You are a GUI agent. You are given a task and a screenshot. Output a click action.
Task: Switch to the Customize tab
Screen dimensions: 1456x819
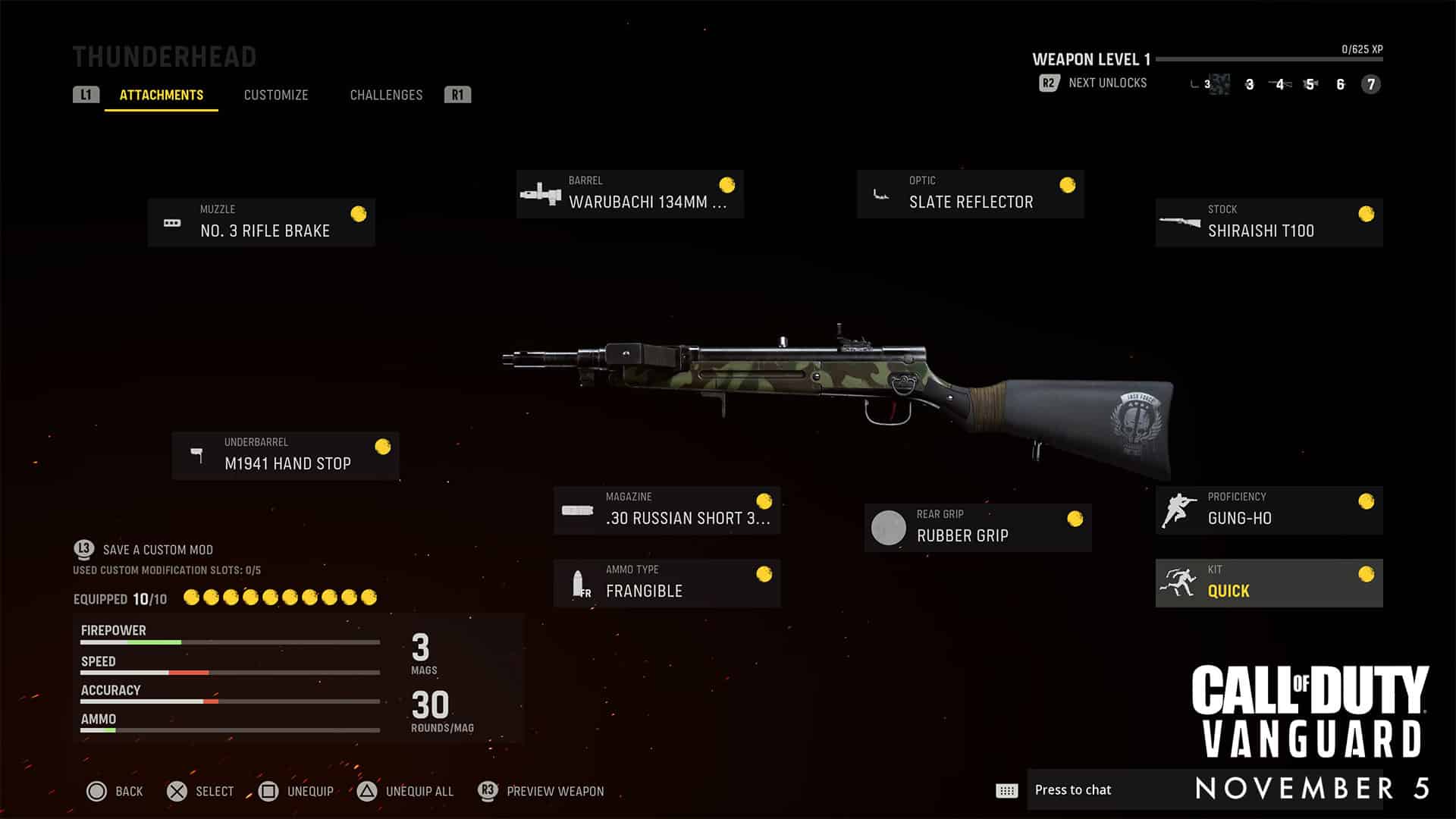pyautogui.click(x=276, y=95)
